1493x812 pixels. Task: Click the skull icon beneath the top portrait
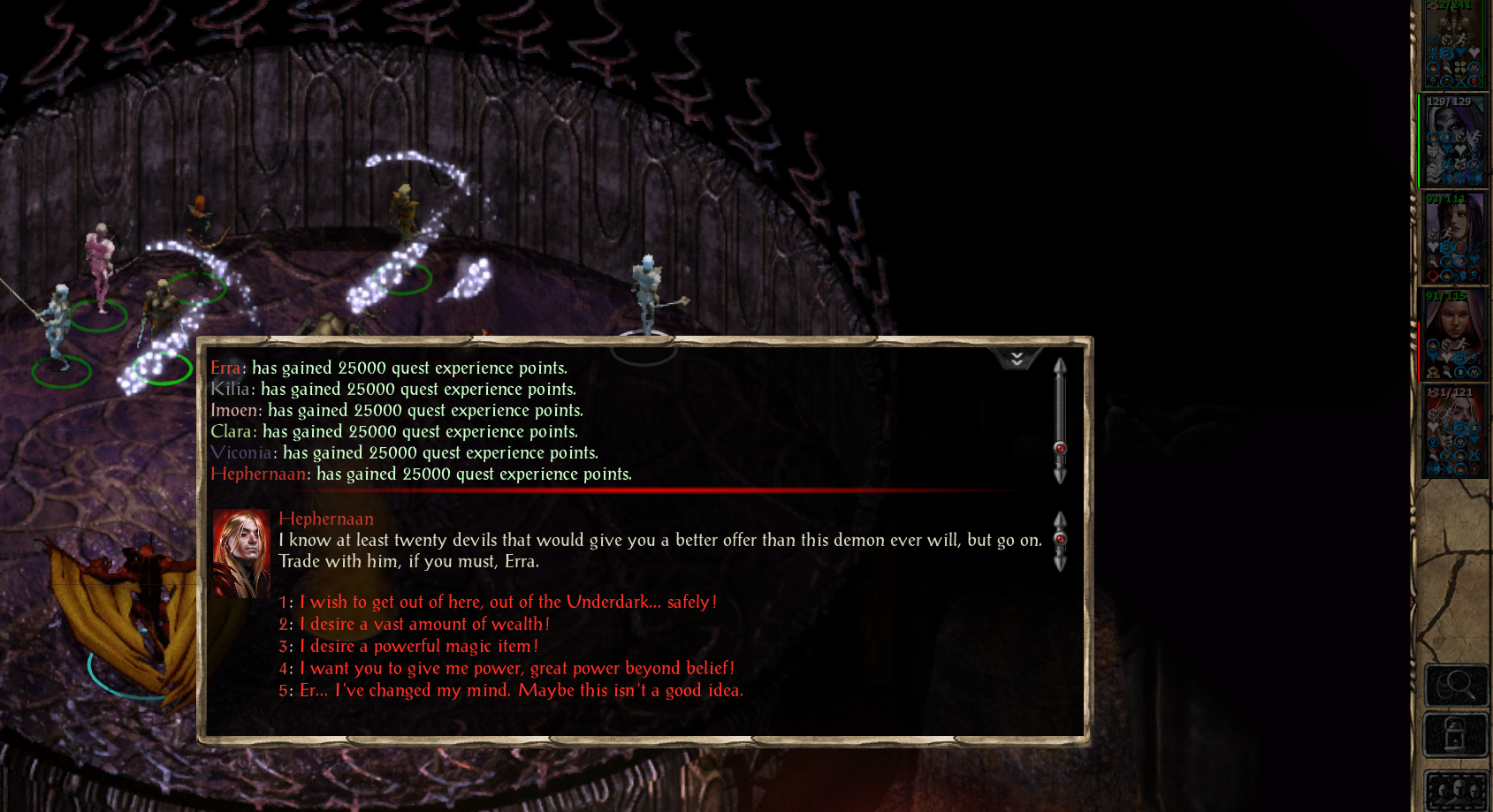coord(1433,81)
